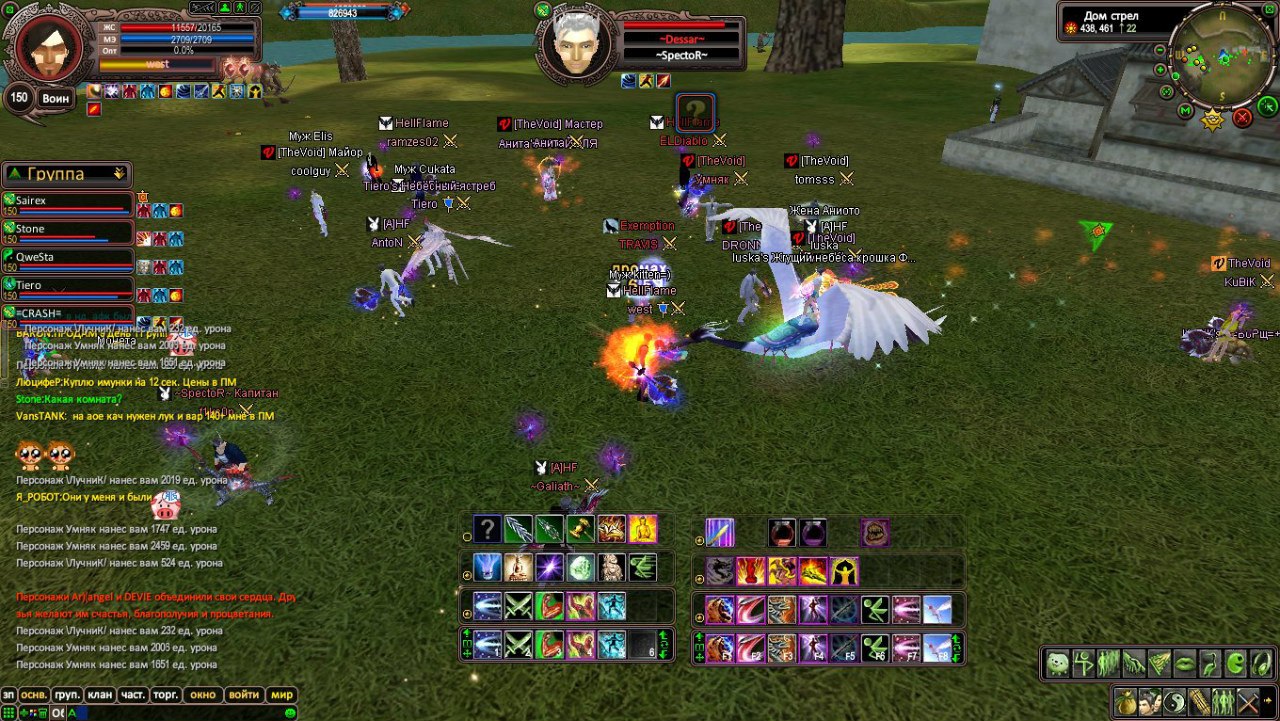Select the мир world chat tab
This screenshot has height=721, width=1280.
(282, 695)
